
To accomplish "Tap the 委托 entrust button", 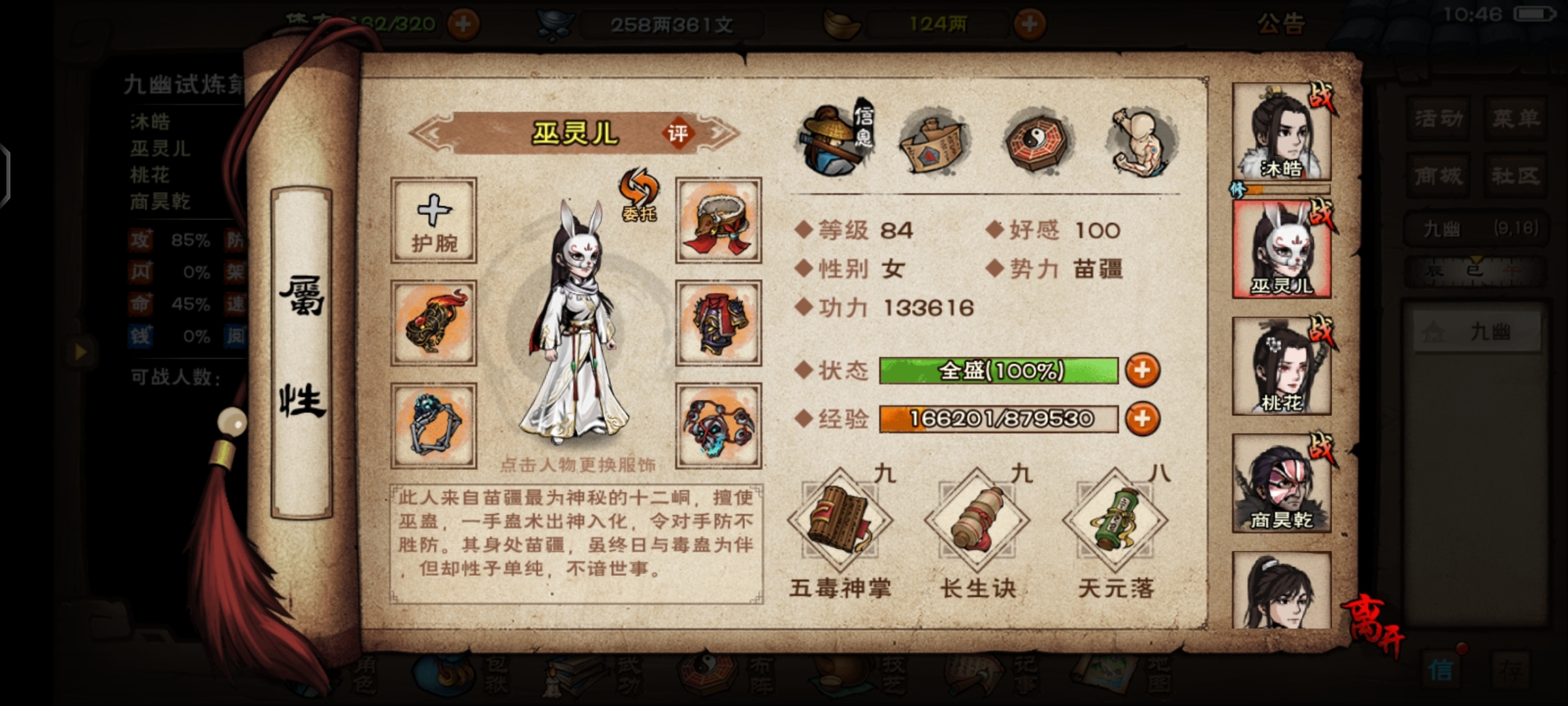I will pos(639,195).
